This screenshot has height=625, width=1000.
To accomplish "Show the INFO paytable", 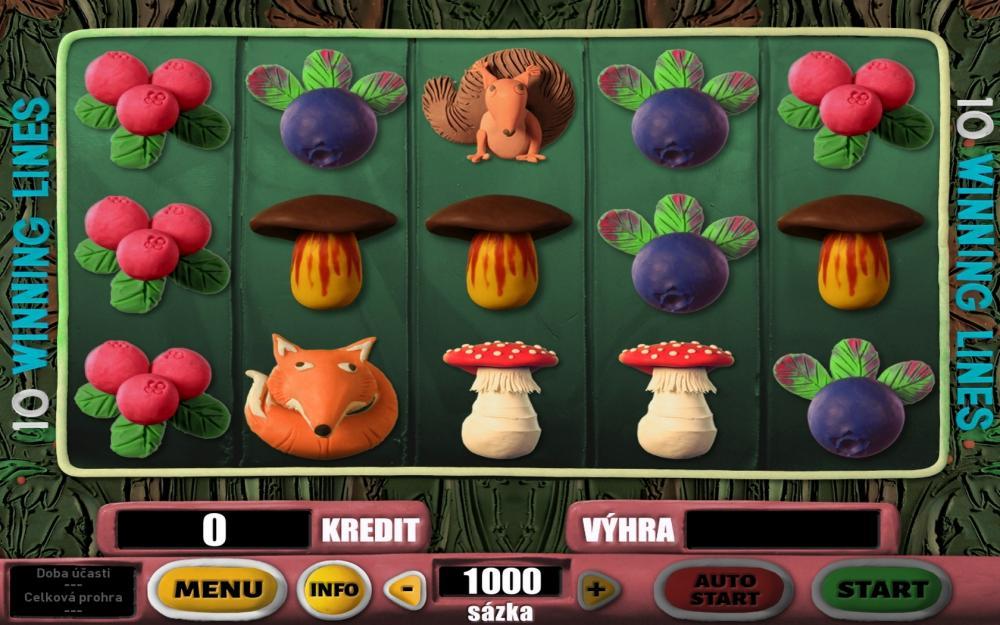I will coord(334,589).
